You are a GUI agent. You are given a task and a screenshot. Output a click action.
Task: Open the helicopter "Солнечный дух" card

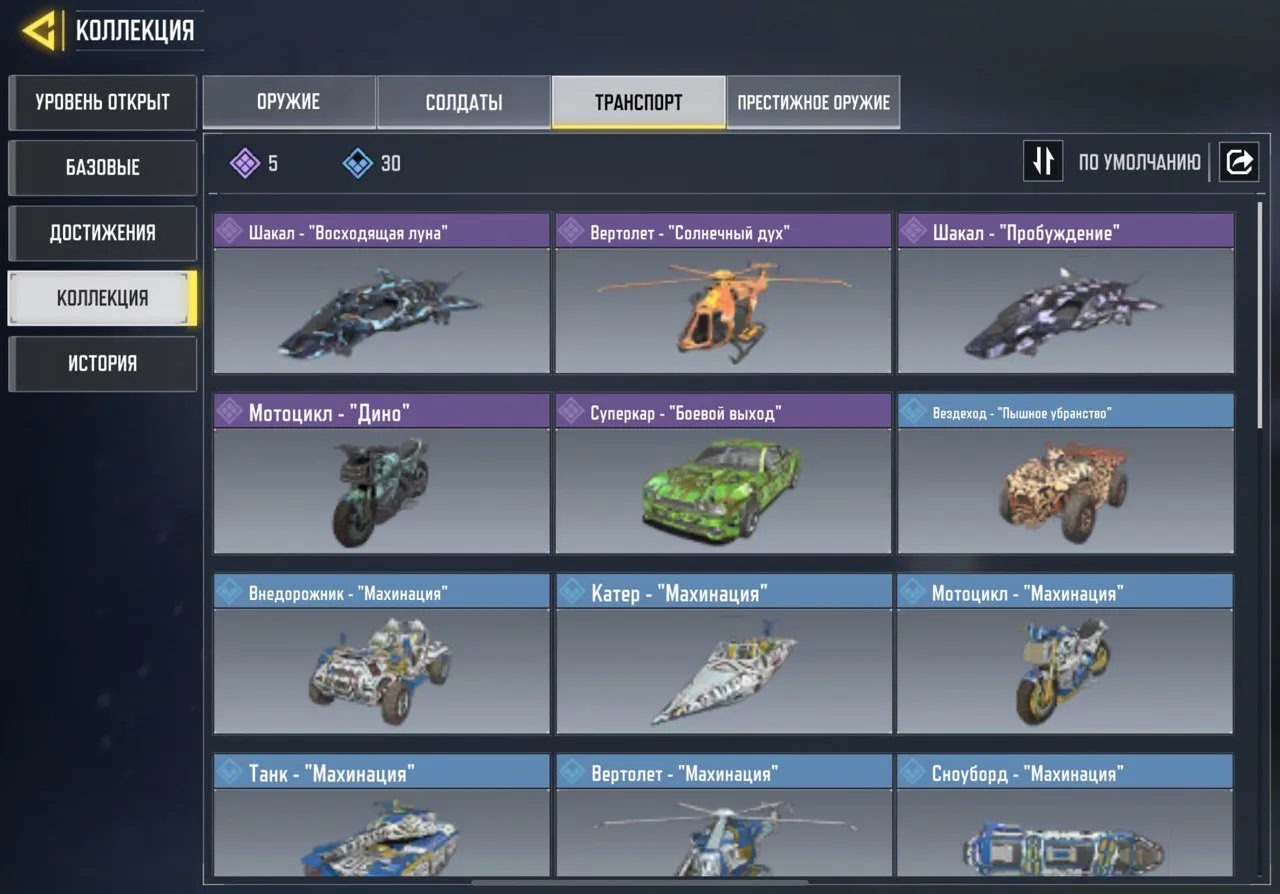click(722, 310)
